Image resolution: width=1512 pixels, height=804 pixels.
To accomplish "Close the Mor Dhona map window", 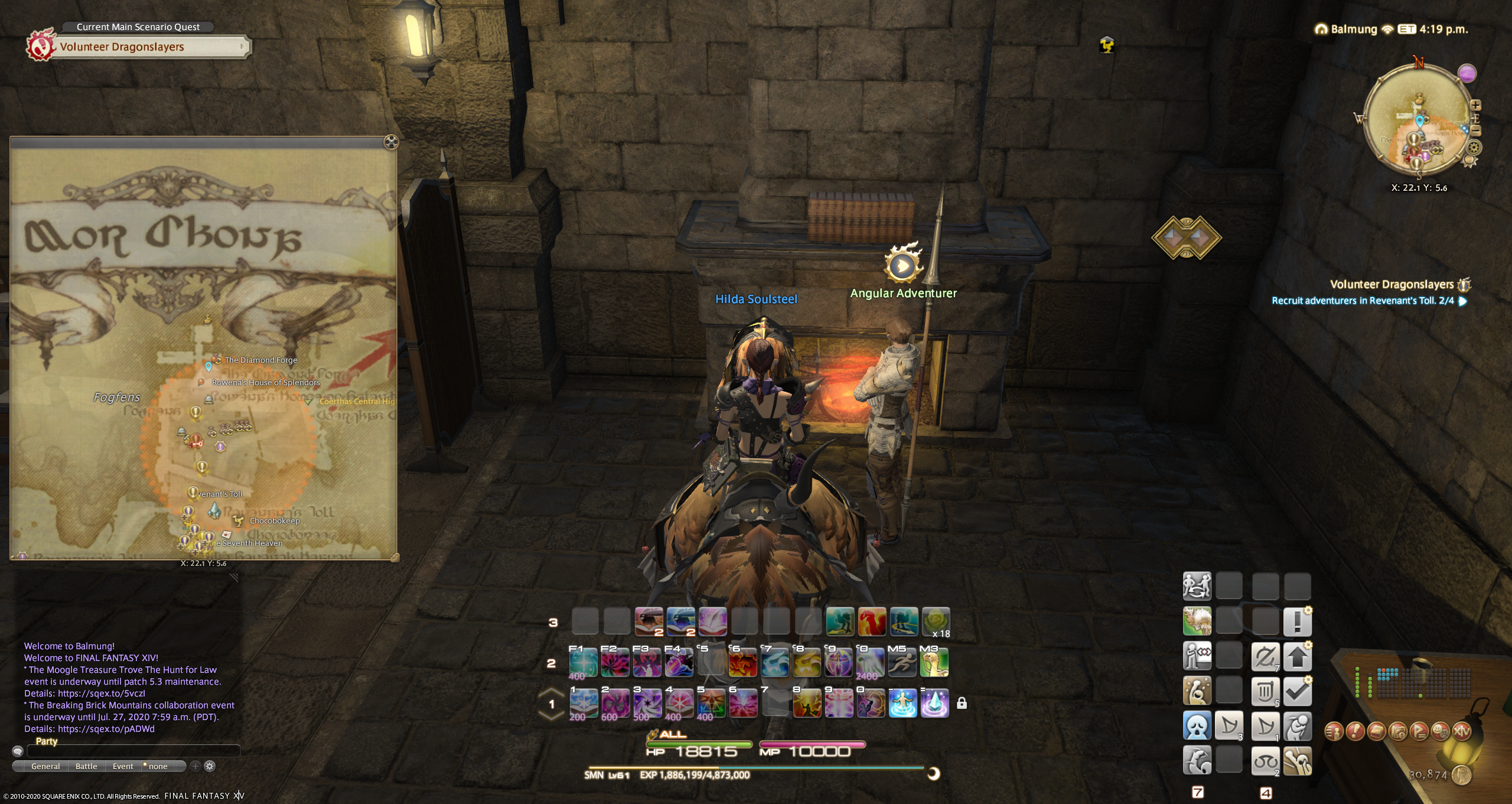I will (x=391, y=142).
